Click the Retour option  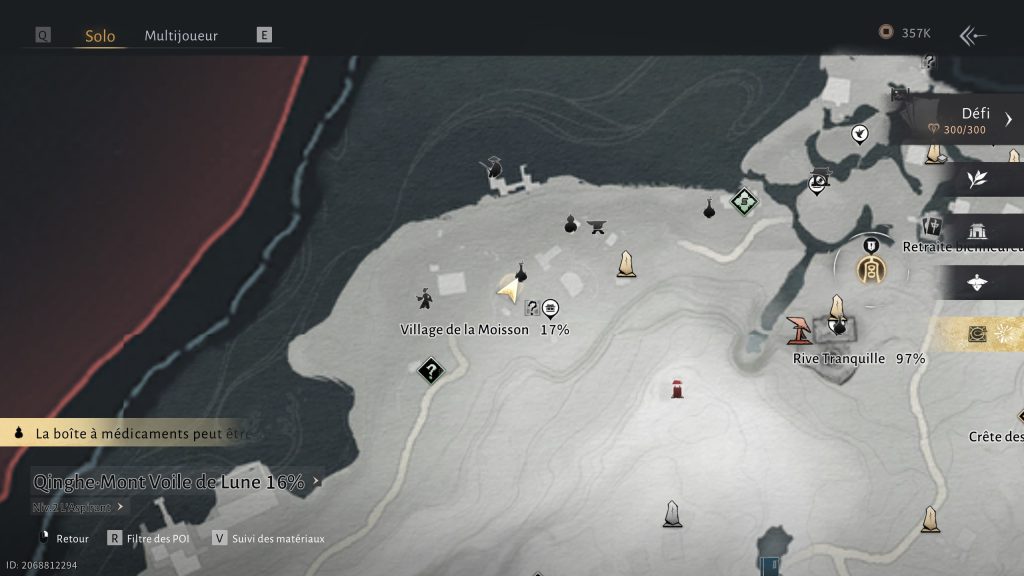[x=72, y=538]
